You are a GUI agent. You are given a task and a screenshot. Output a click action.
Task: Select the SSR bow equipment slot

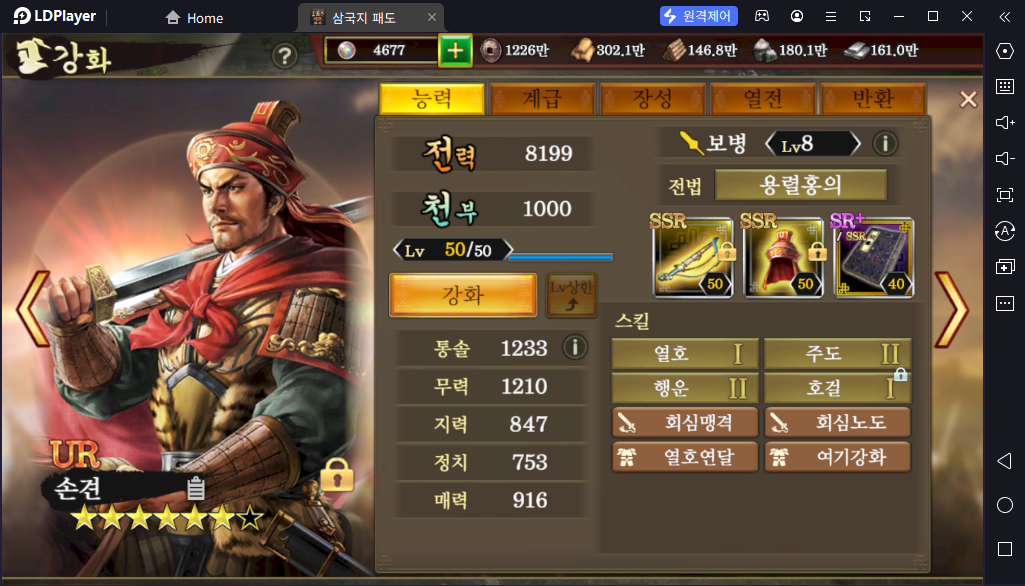tap(693, 257)
